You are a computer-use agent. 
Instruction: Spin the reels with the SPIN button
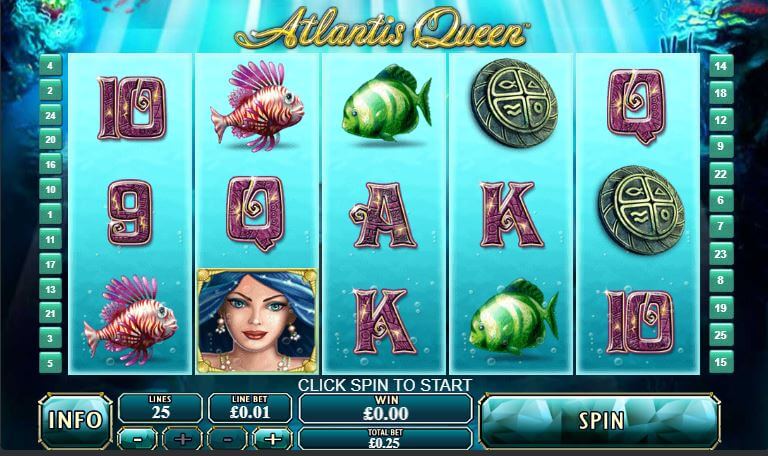click(x=600, y=420)
